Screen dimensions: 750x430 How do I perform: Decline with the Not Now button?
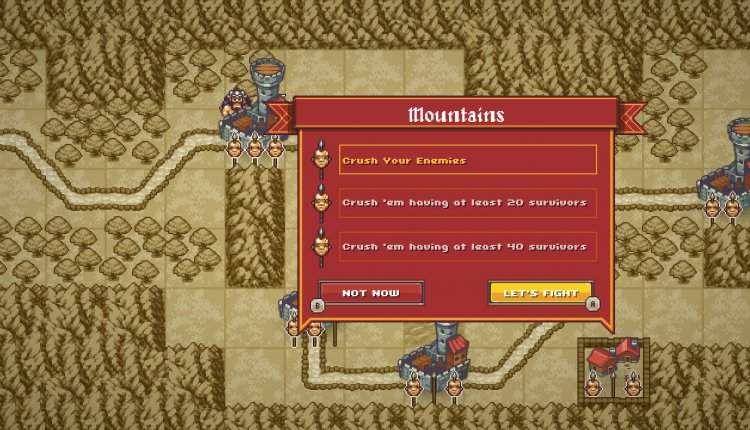(x=370, y=293)
